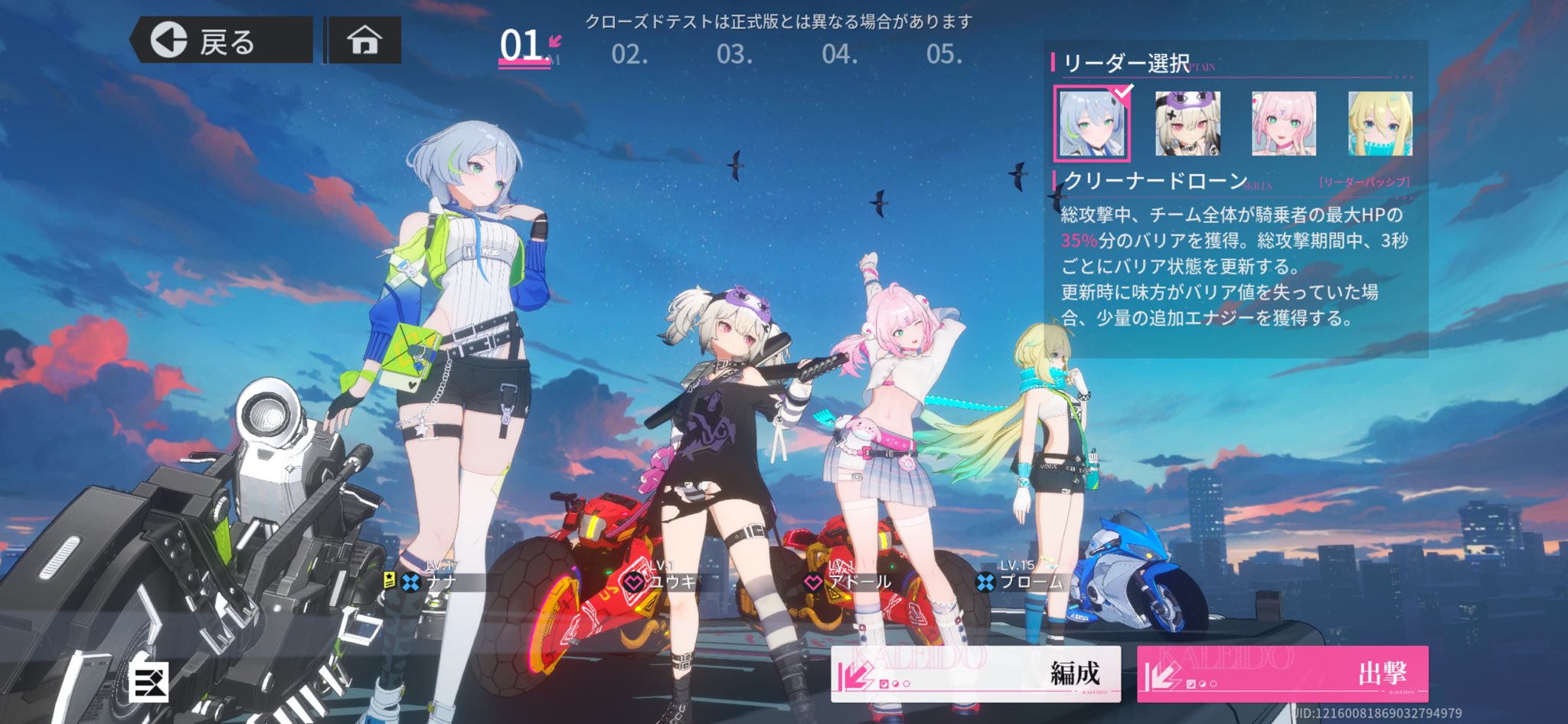Set pink-haired Adore as leader

(x=1284, y=123)
